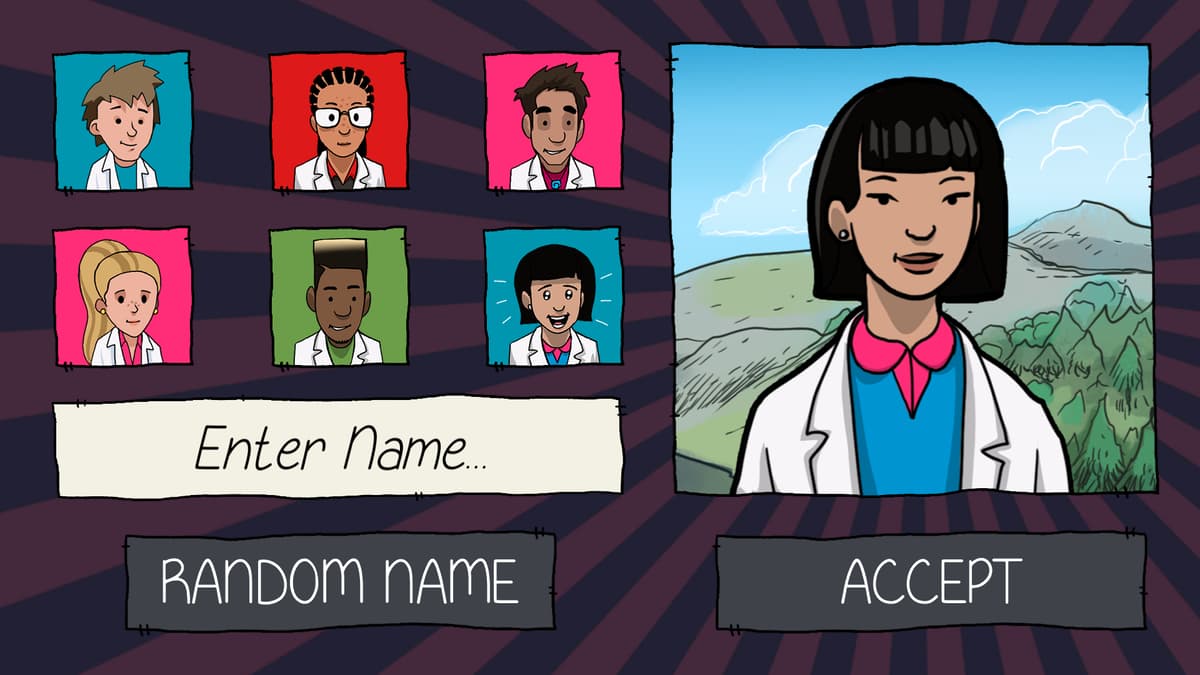Select the blonde ponytail scientist portrait
This screenshot has width=1200, height=675.
point(122,296)
